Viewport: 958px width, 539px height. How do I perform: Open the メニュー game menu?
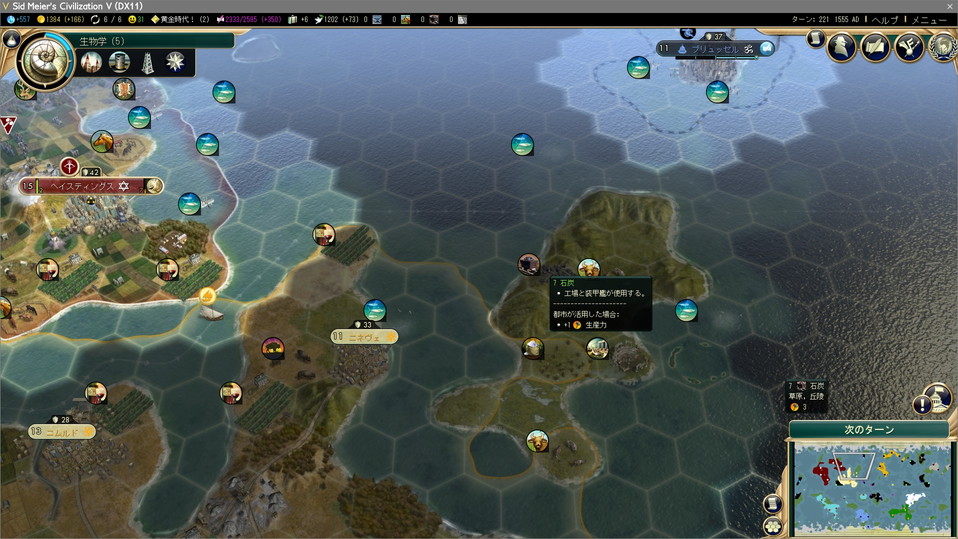(929, 20)
